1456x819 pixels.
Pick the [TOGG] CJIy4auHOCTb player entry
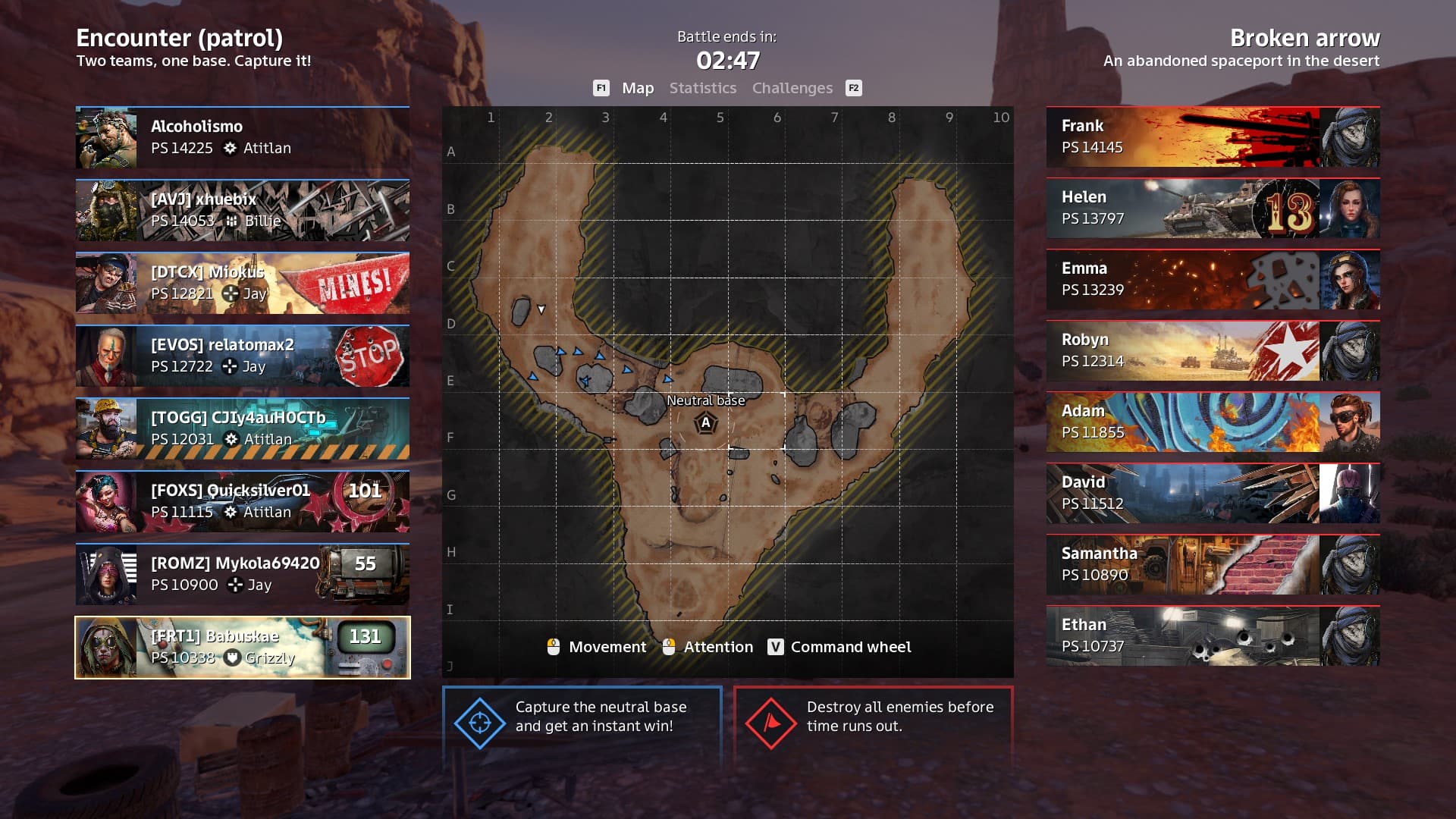coord(243,428)
